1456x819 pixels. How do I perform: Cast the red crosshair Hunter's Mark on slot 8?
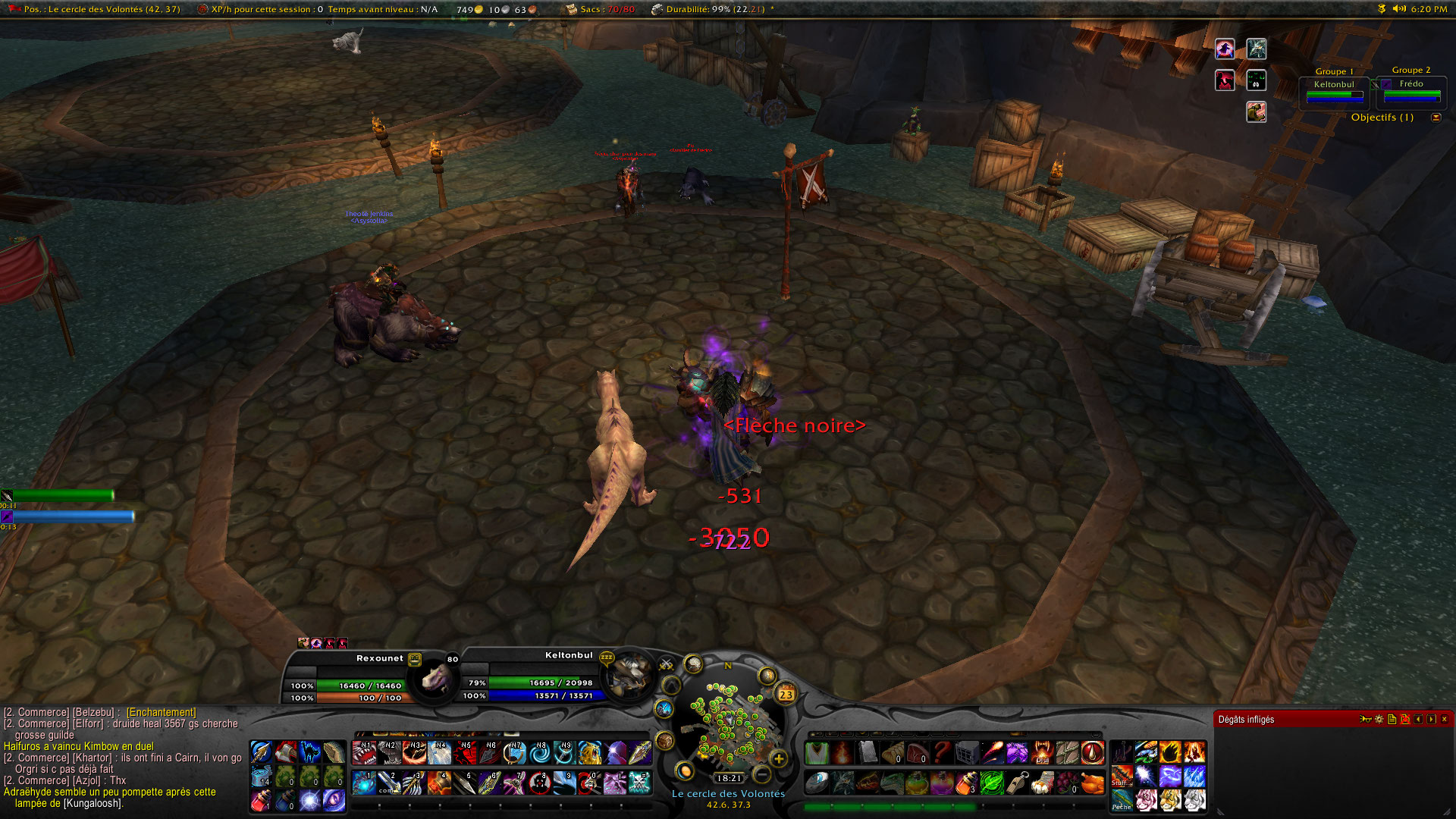point(538,784)
